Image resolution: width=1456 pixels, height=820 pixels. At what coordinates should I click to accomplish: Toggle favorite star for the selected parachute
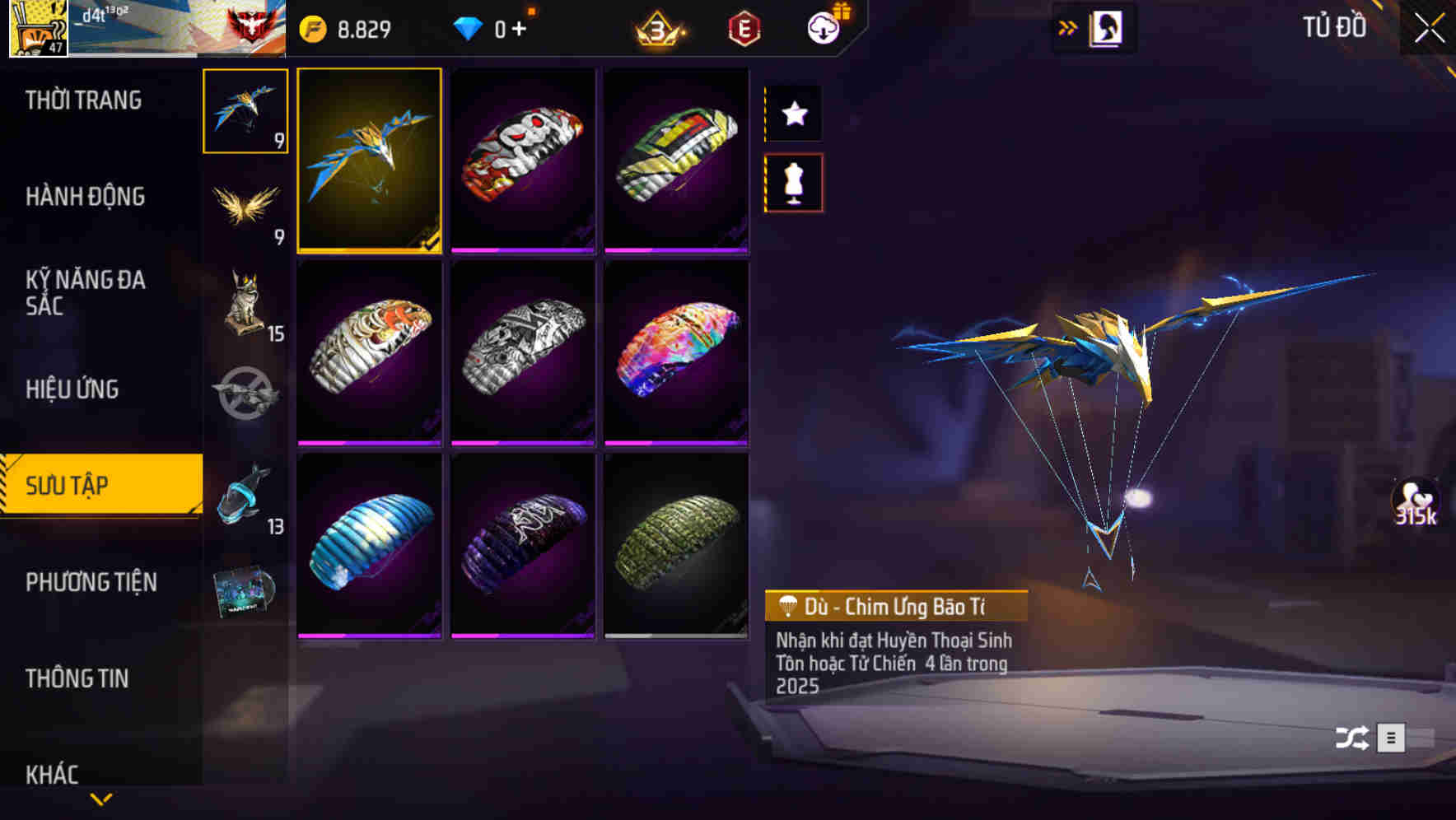793,114
